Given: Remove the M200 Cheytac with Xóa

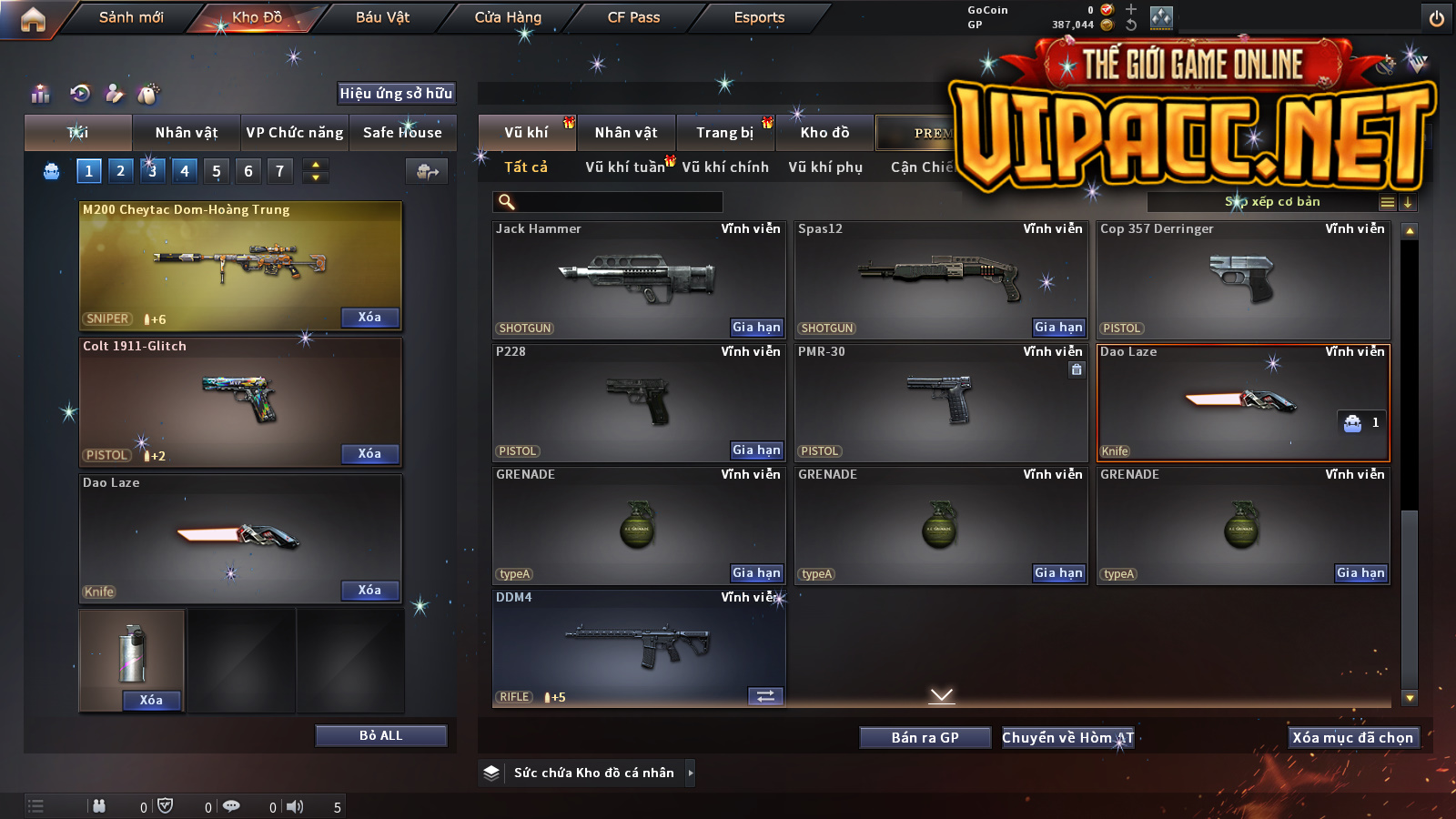Looking at the screenshot, I should click(x=369, y=317).
